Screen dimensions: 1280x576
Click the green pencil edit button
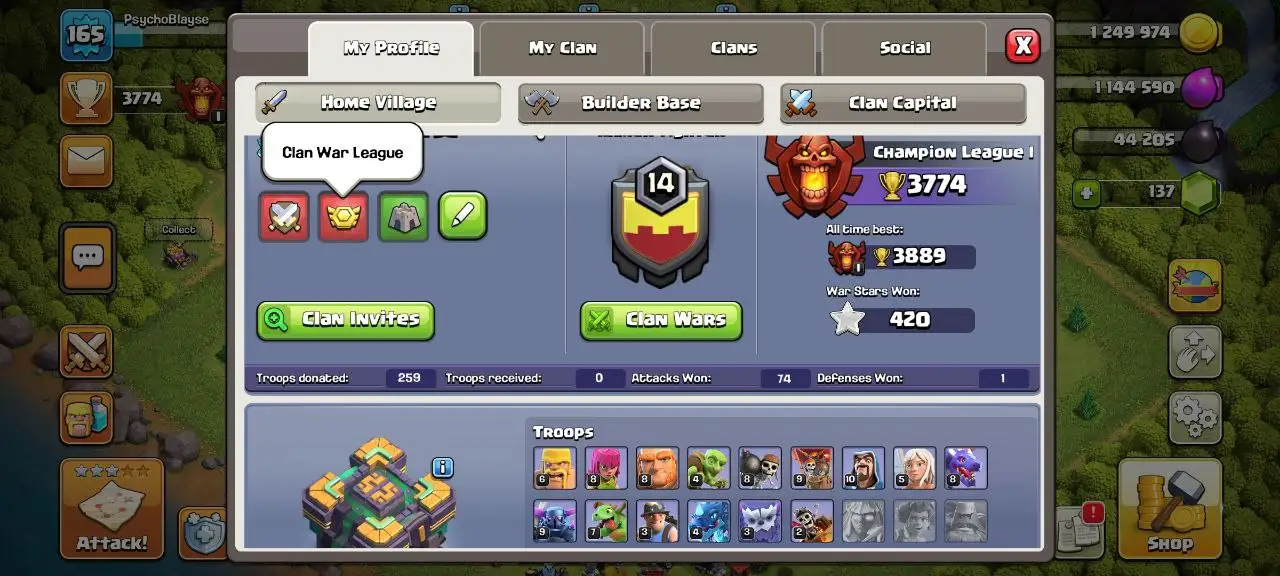click(463, 216)
